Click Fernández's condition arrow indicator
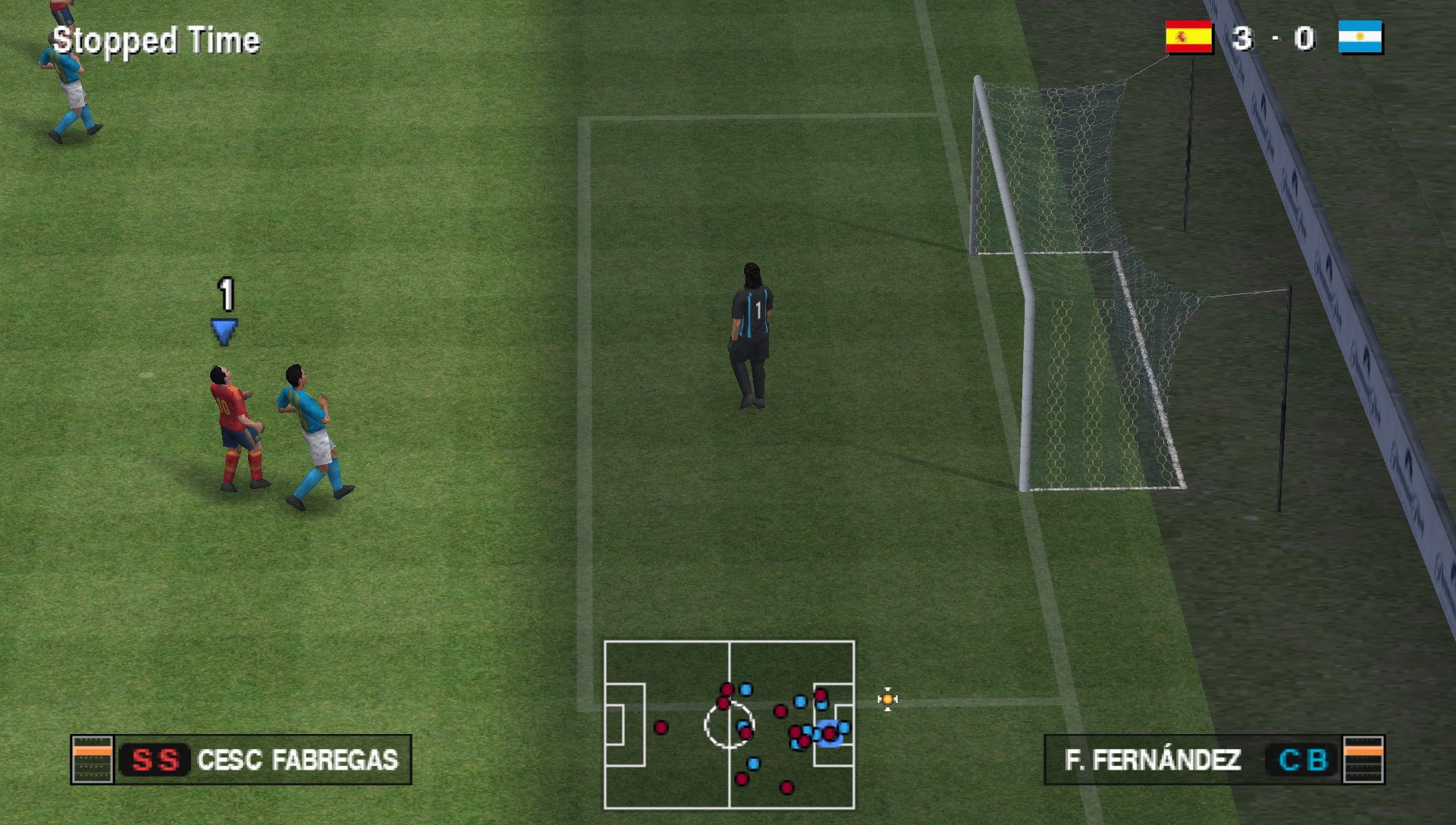Image resolution: width=1456 pixels, height=825 pixels. point(1363,755)
